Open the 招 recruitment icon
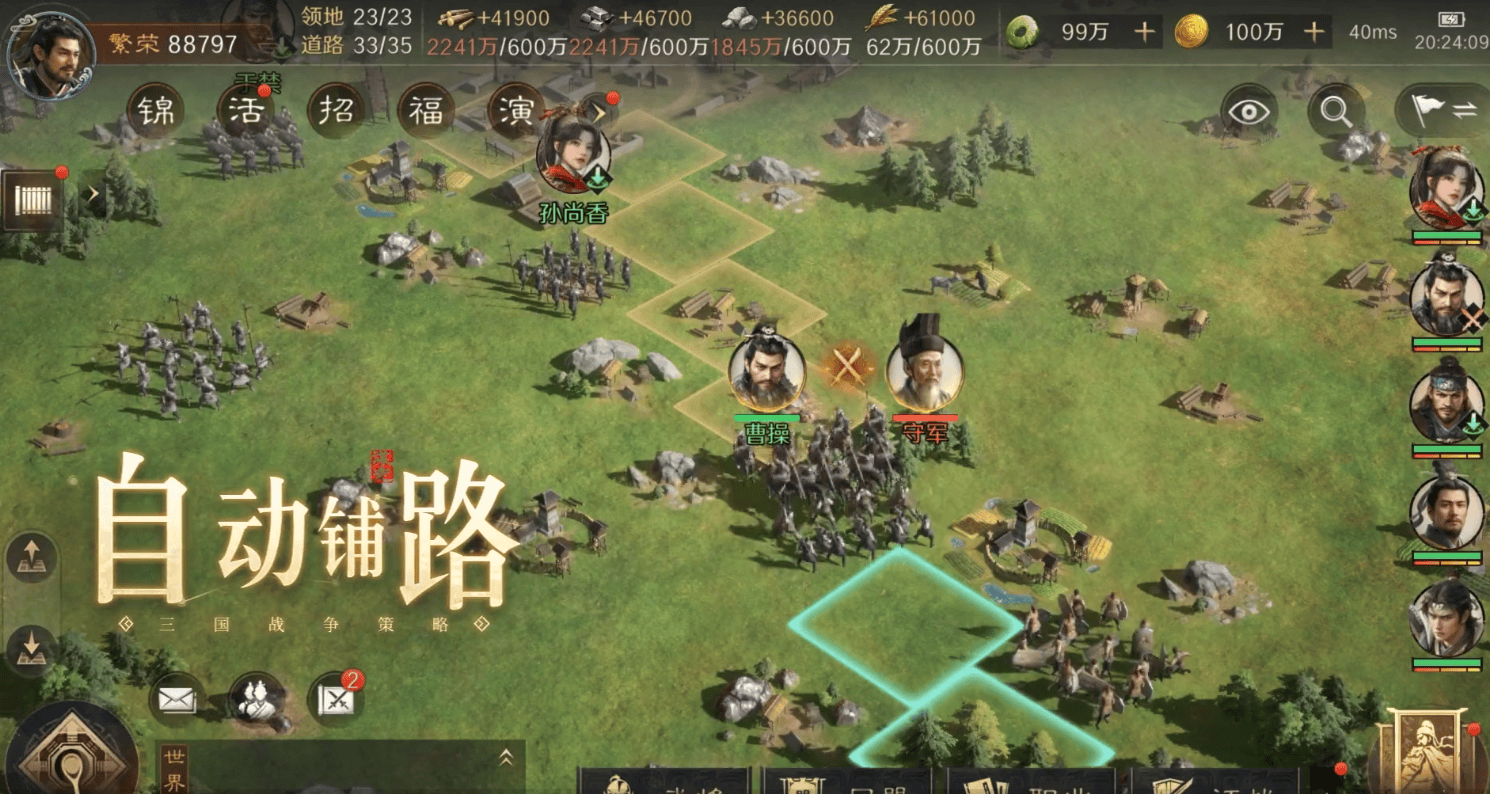Screen dimensions: 1490x794 (x=336, y=111)
